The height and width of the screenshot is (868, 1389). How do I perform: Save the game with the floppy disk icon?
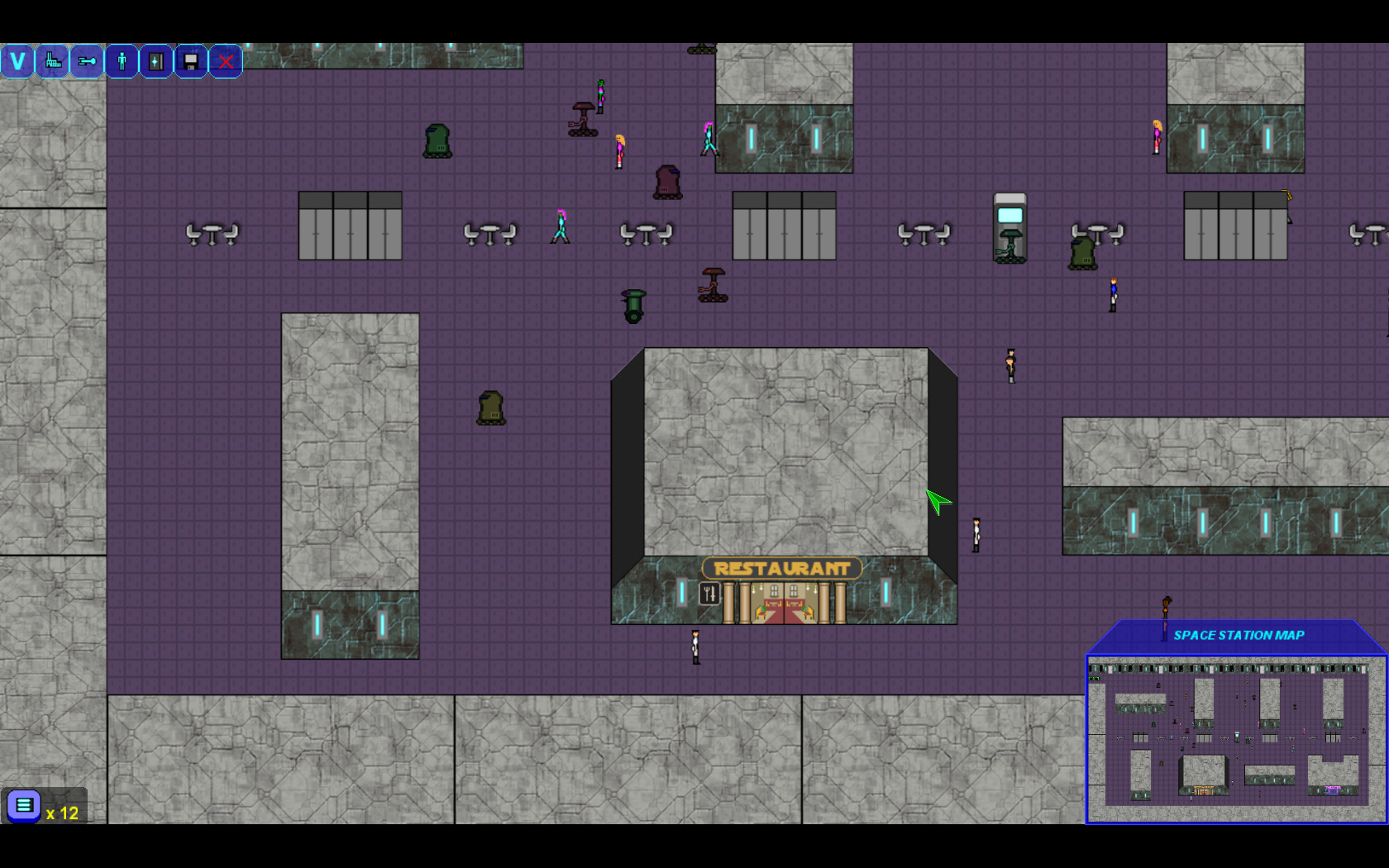point(190,60)
